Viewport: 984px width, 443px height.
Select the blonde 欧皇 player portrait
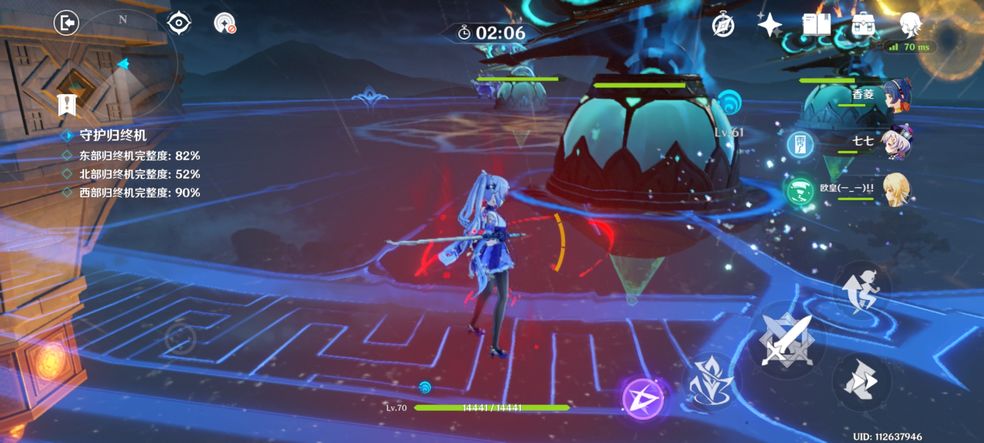coord(896,190)
